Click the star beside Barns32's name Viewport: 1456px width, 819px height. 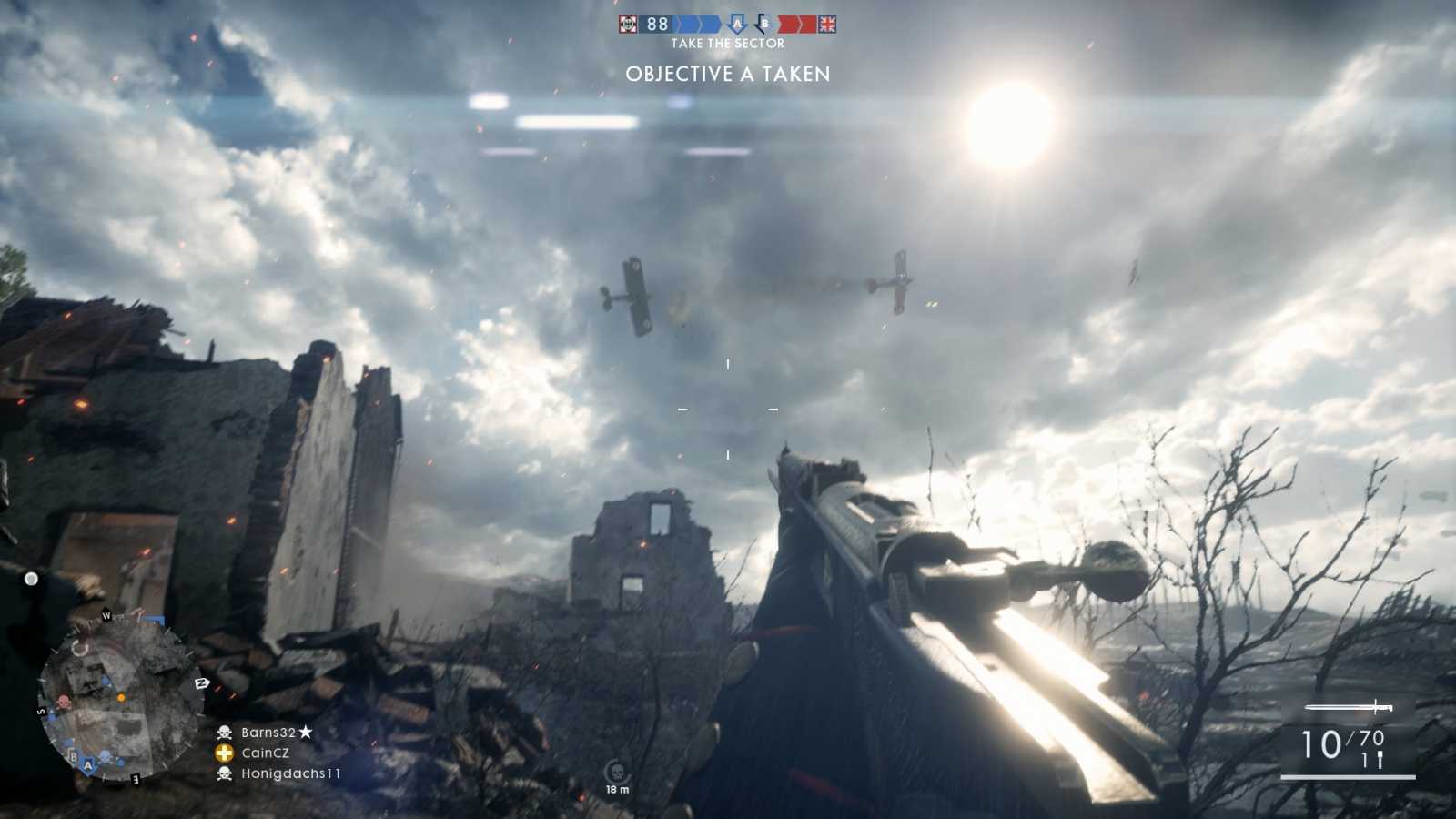tap(305, 730)
